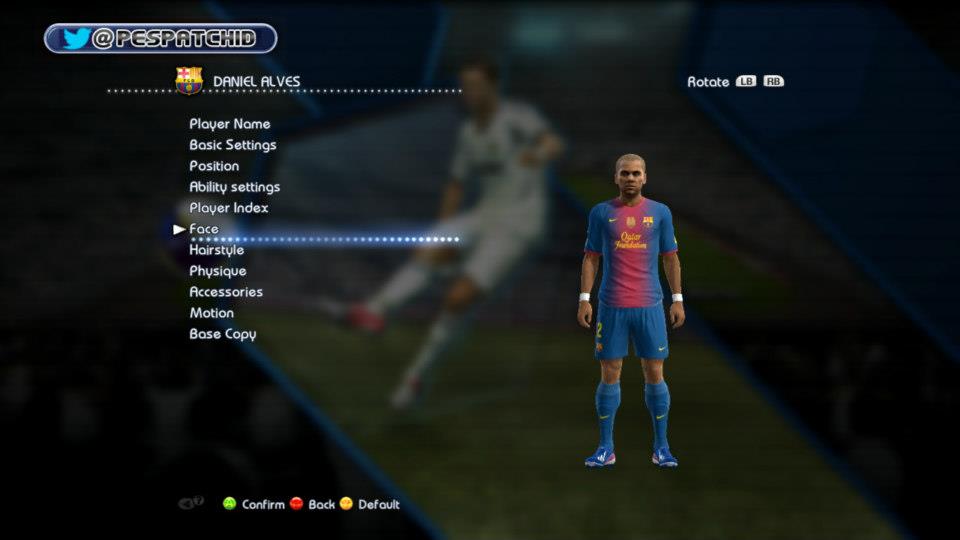This screenshot has height=540, width=960.
Task: Select Base Copy in the menu
Action: [x=223, y=334]
